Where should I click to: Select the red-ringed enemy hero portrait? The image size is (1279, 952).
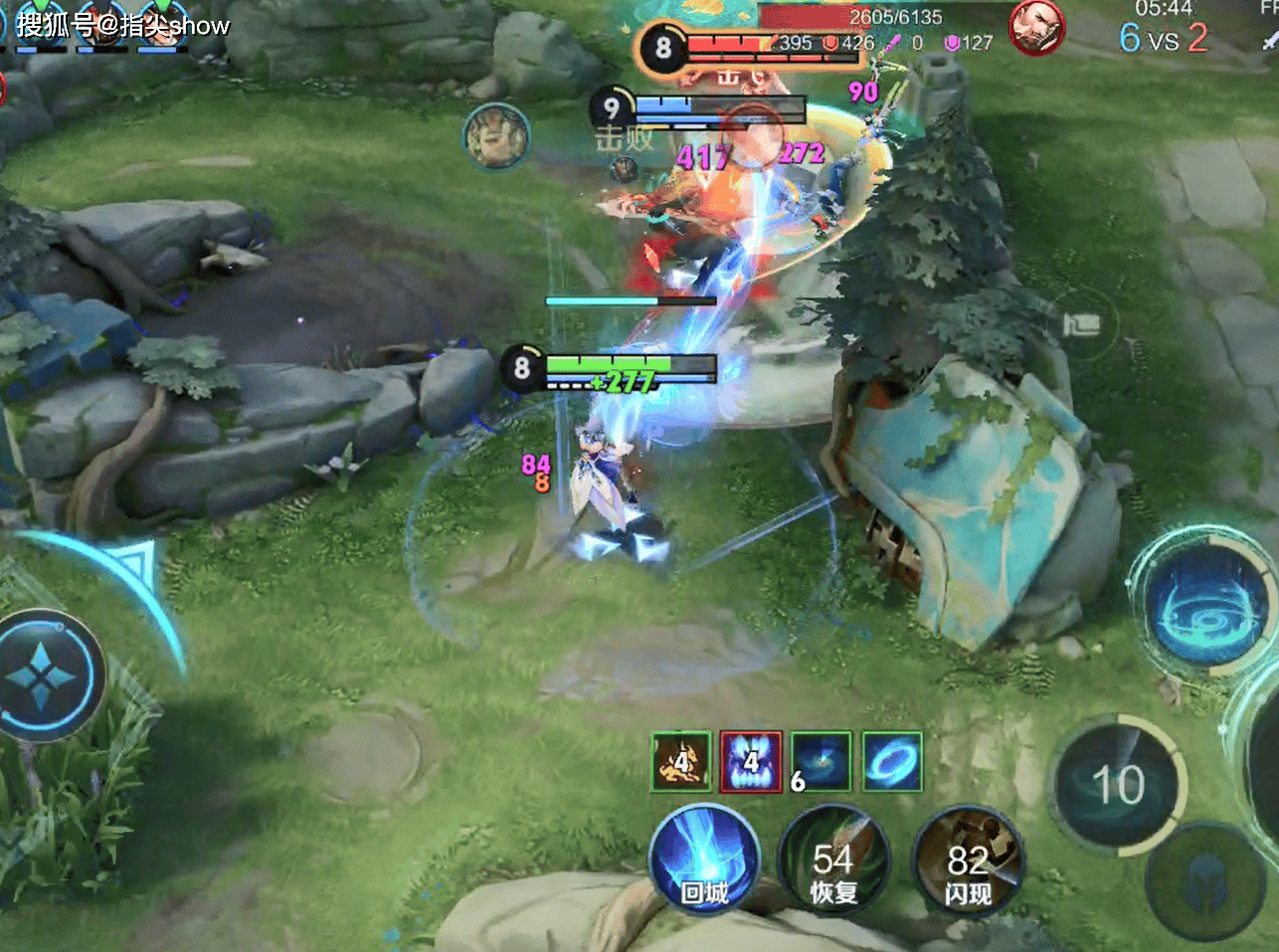(x=1037, y=27)
